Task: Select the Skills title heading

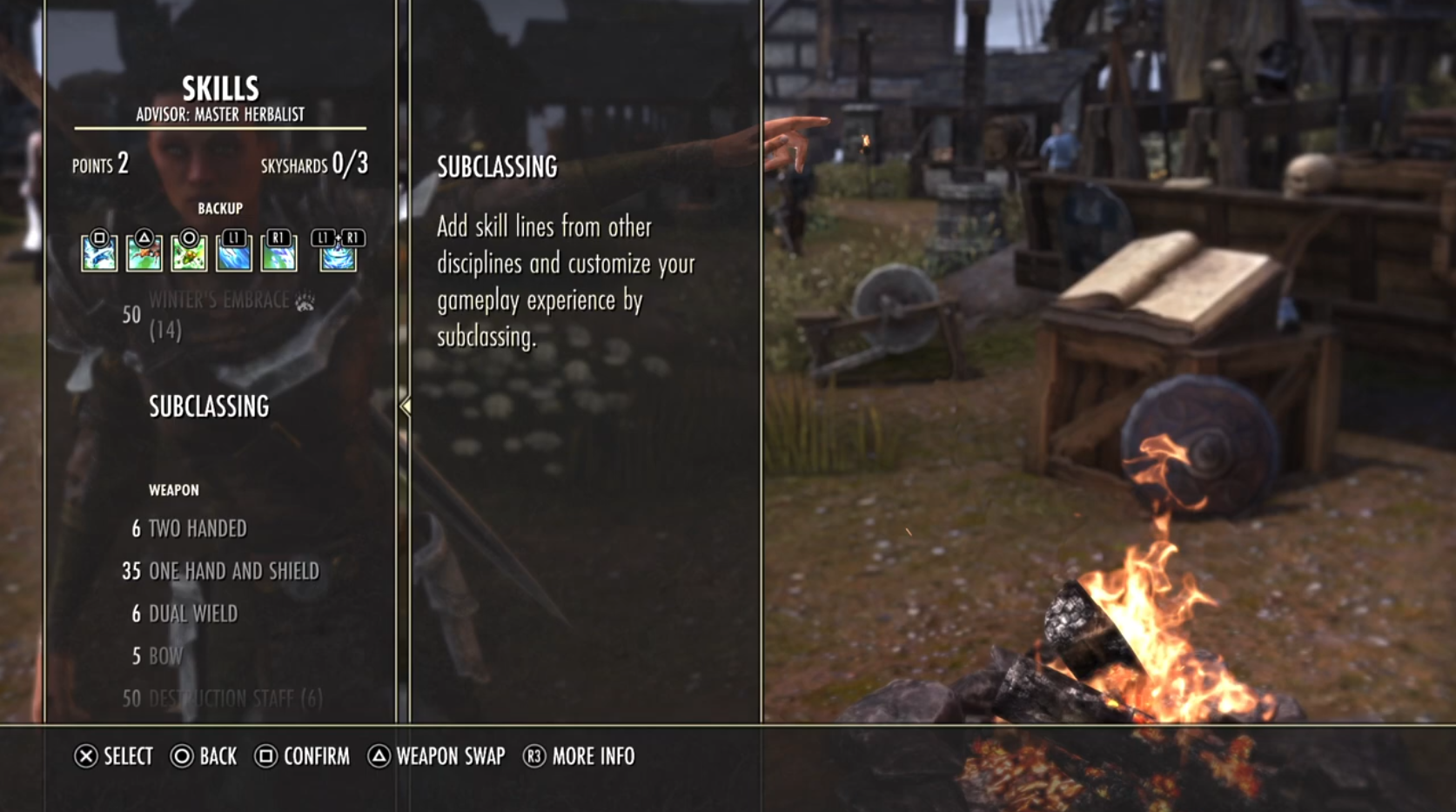Action: coord(220,87)
